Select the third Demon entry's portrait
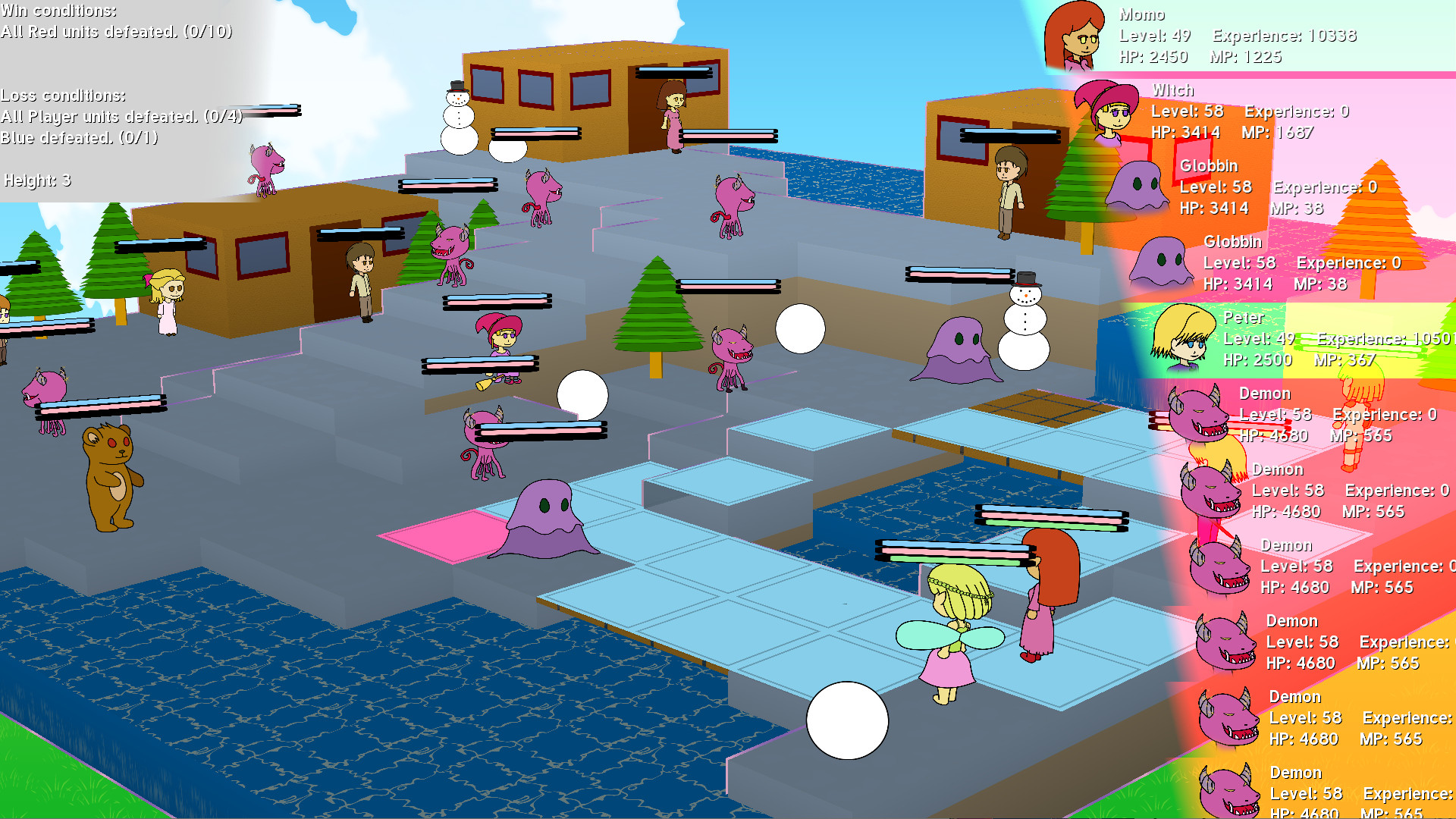 (x=1221, y=567)
